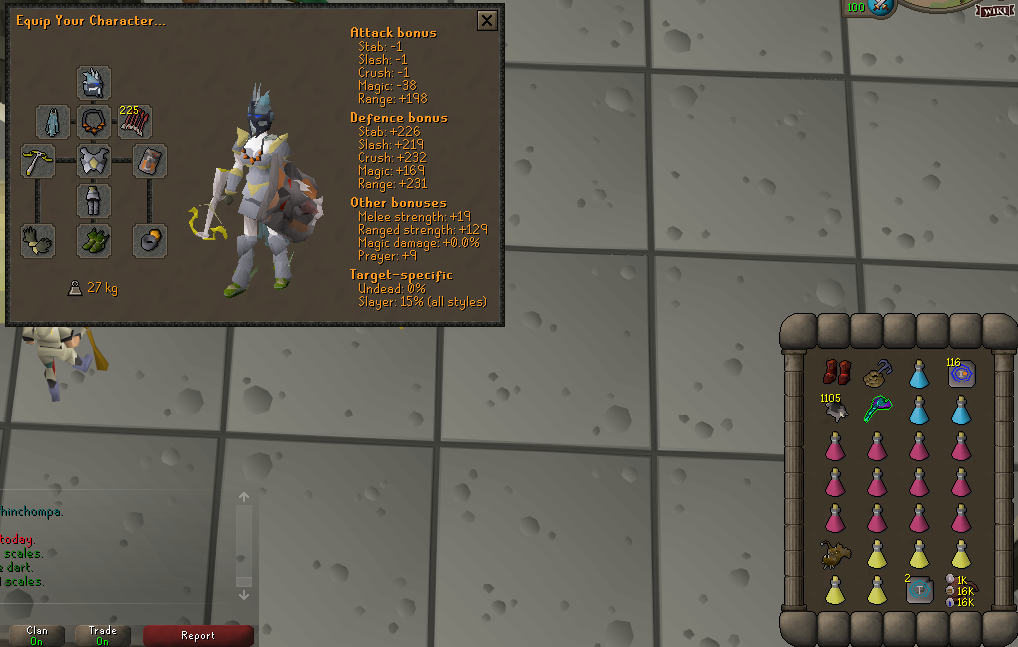Click the green boots equipment slot

point(94,240)
